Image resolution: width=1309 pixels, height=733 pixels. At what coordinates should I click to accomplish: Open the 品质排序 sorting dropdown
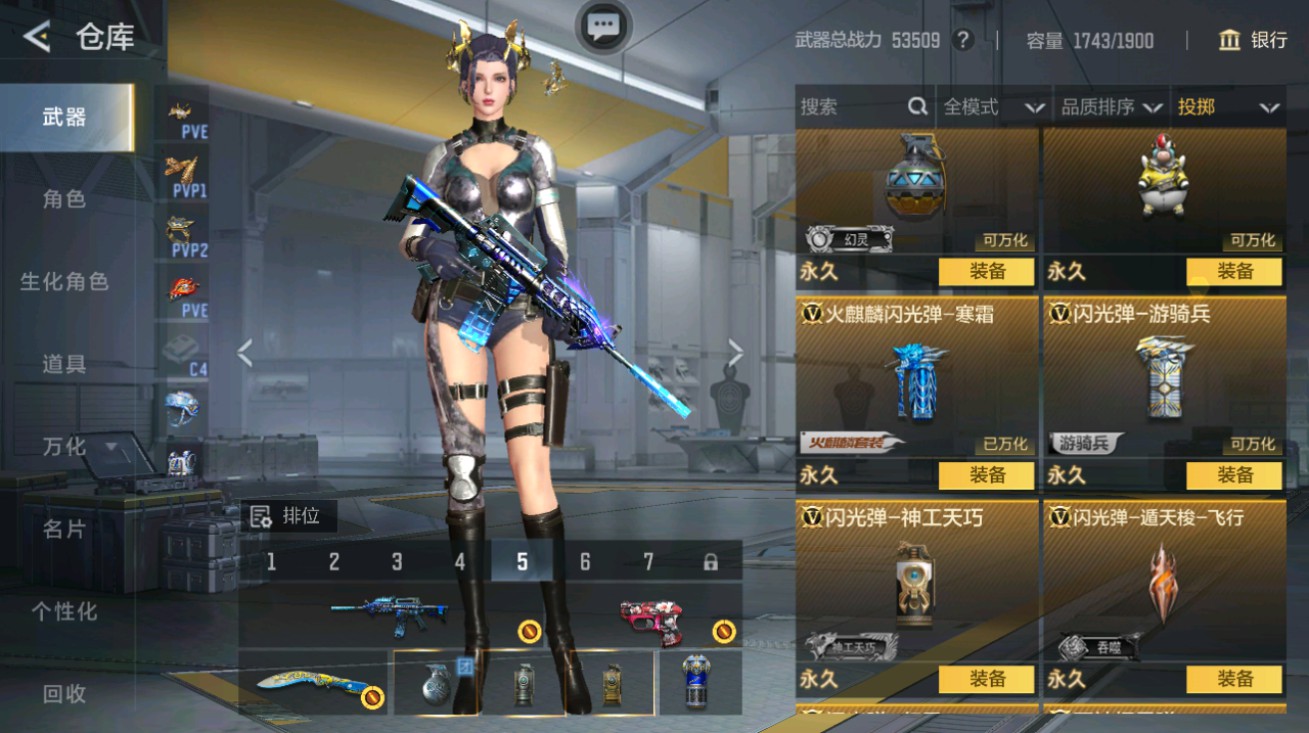coord(1110,107)
